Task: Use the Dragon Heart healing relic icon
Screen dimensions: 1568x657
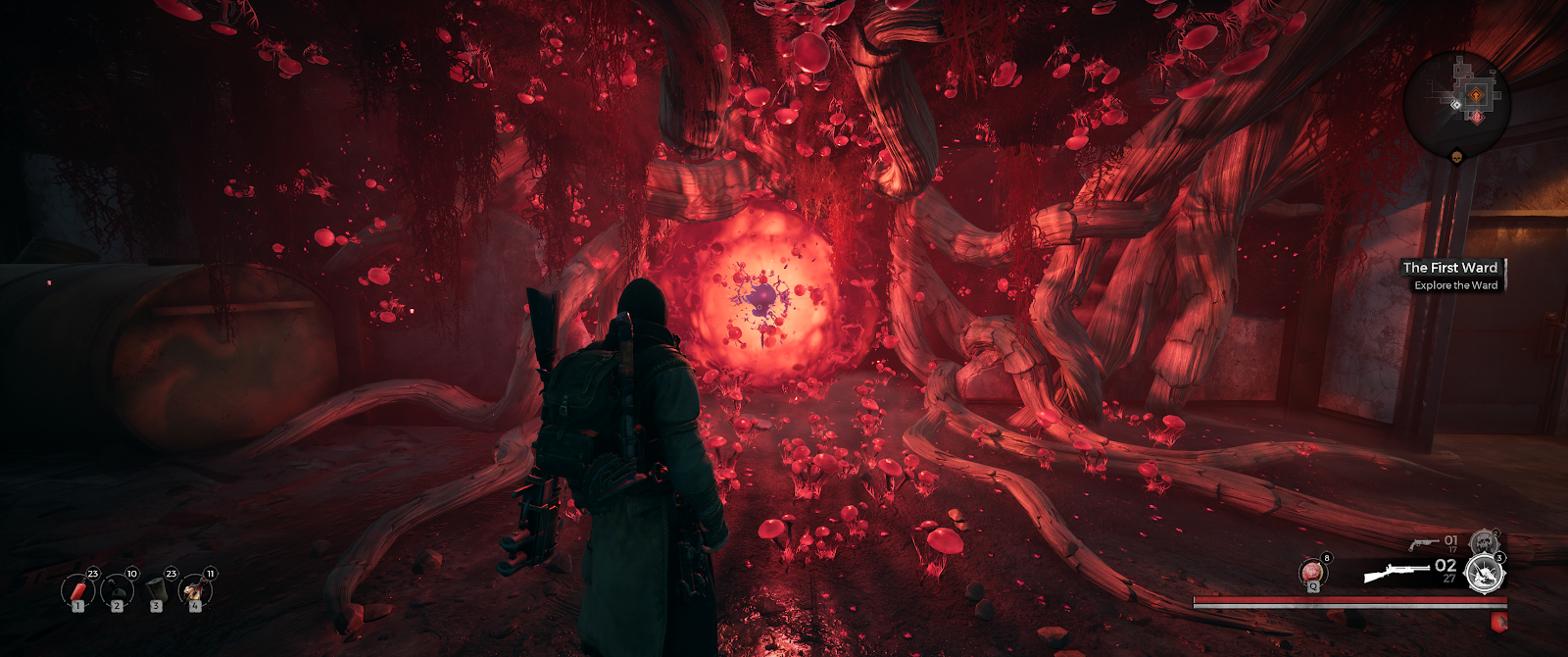Action: click(x=1313, y=573)
